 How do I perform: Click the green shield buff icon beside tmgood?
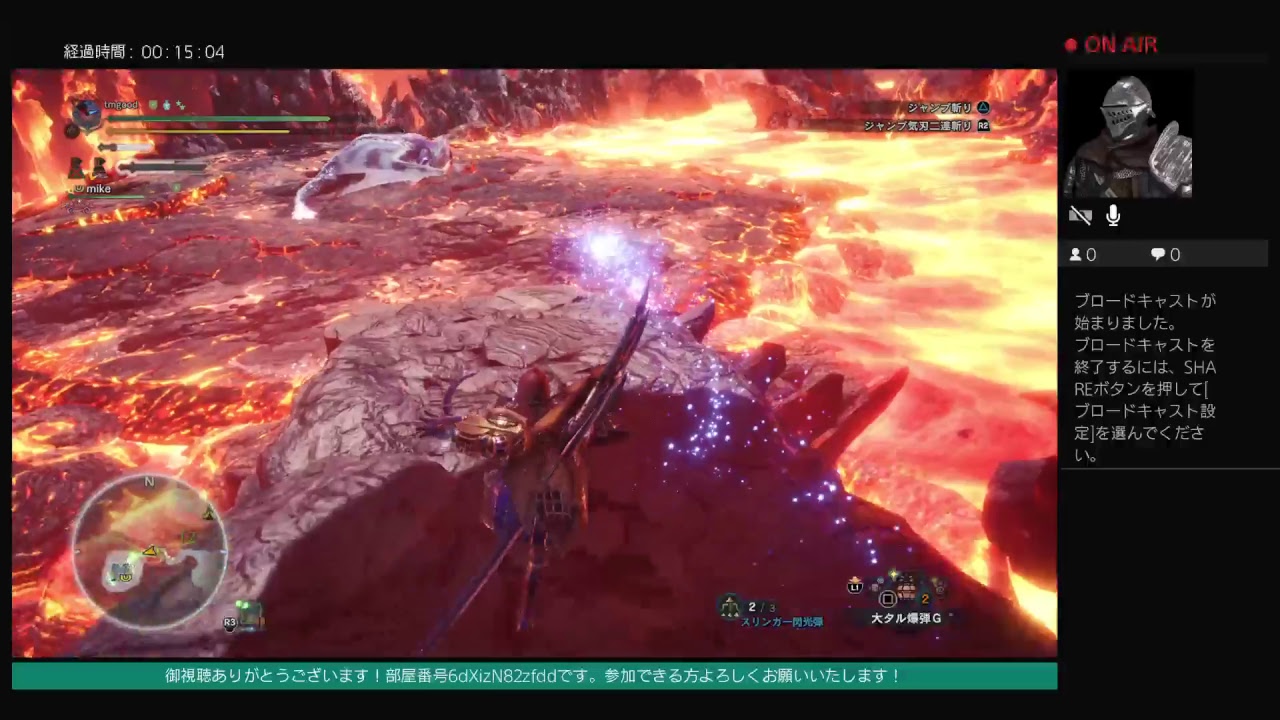point(153,105)
